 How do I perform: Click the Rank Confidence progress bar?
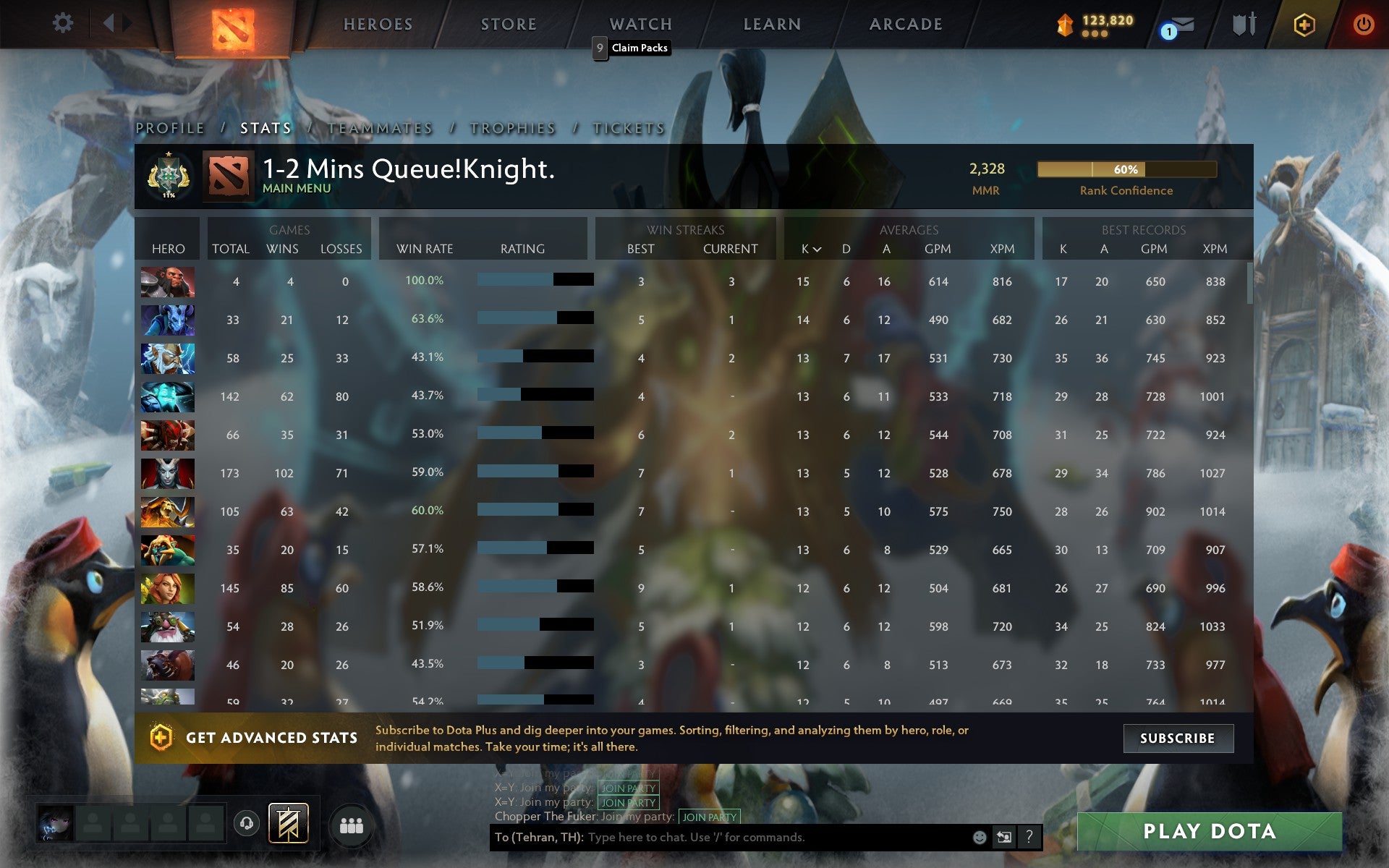[1126, 169]
